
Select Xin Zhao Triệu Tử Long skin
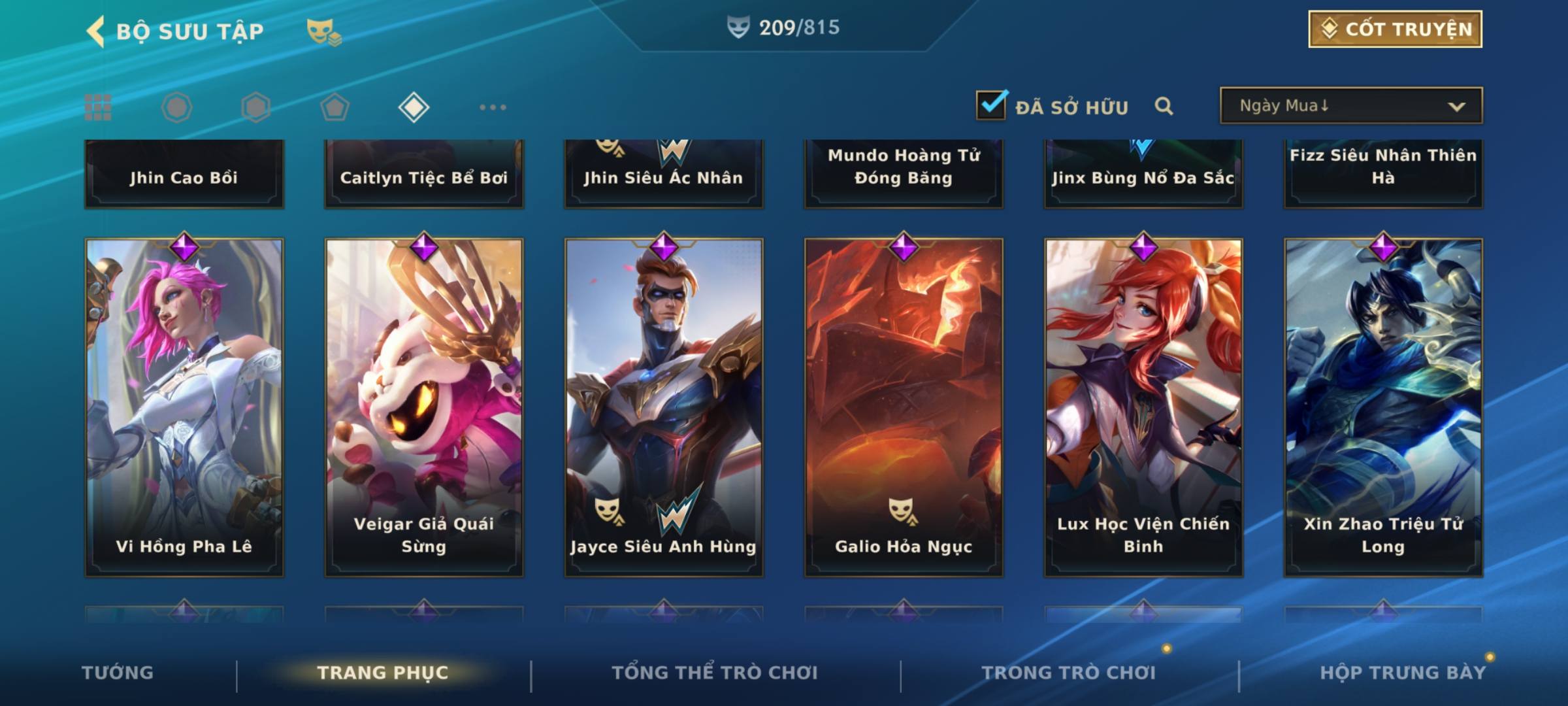[x=1383, y=407]
